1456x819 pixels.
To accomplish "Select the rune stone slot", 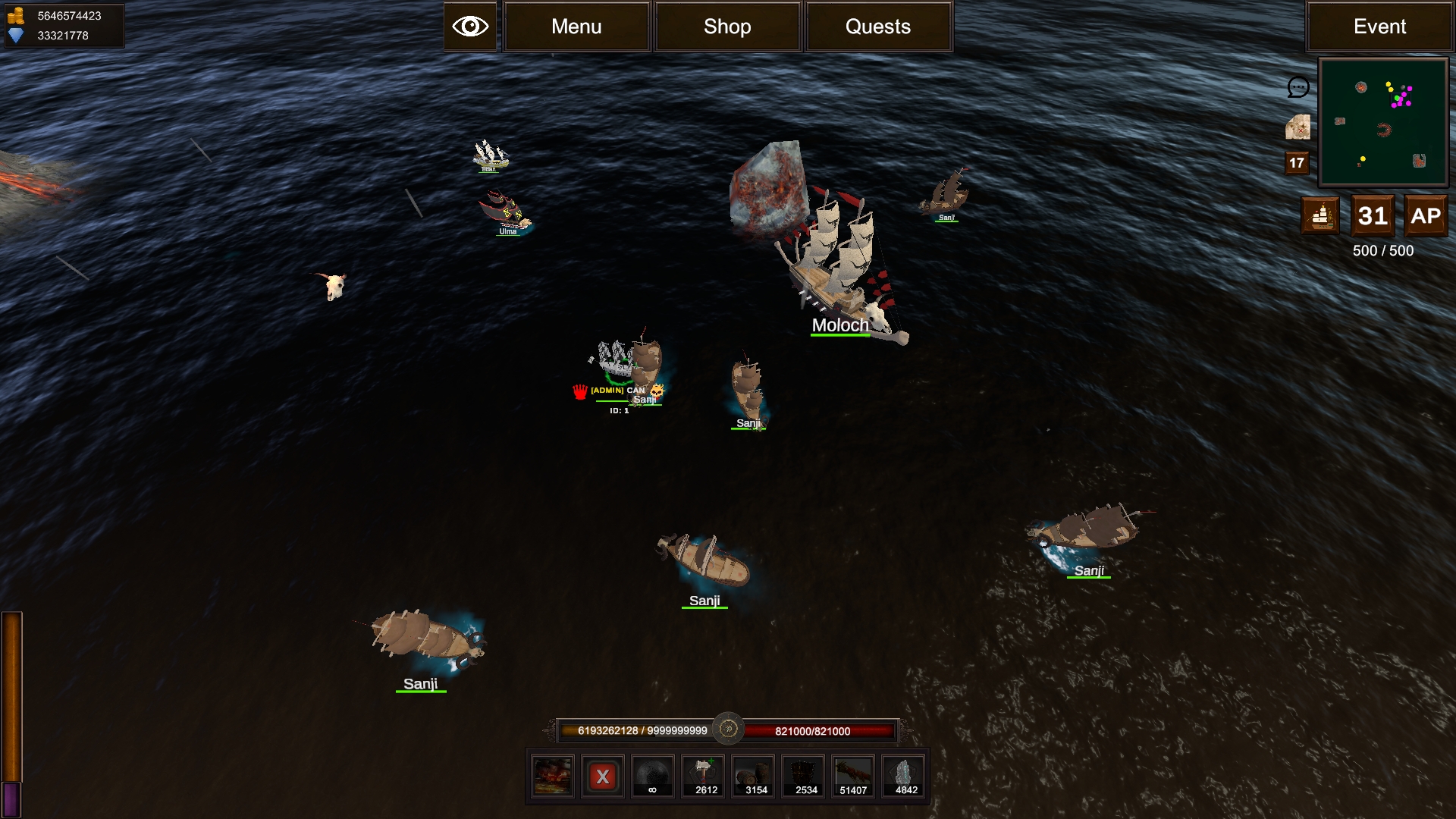I will pyautogui.click(x=904, y=777).
